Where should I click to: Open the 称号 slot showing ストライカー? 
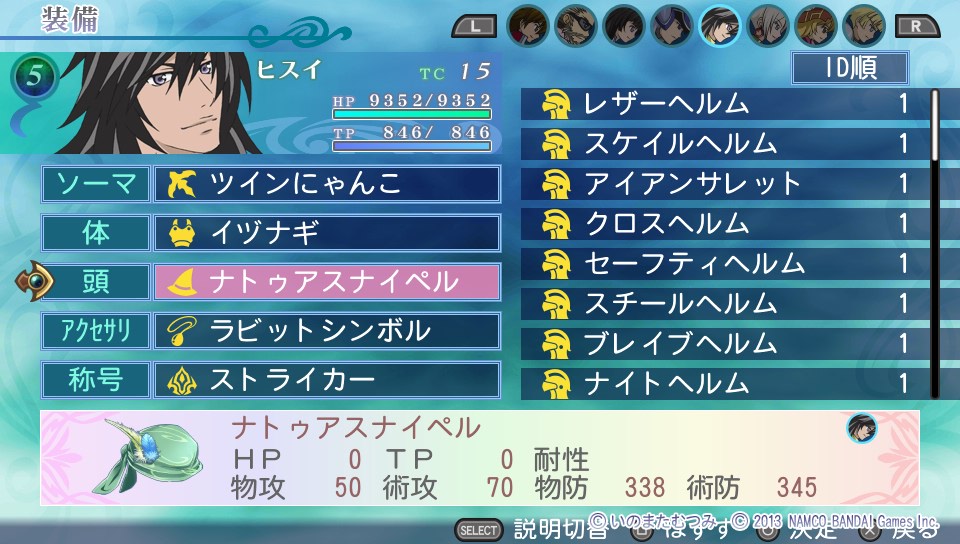tap(327, 380)
